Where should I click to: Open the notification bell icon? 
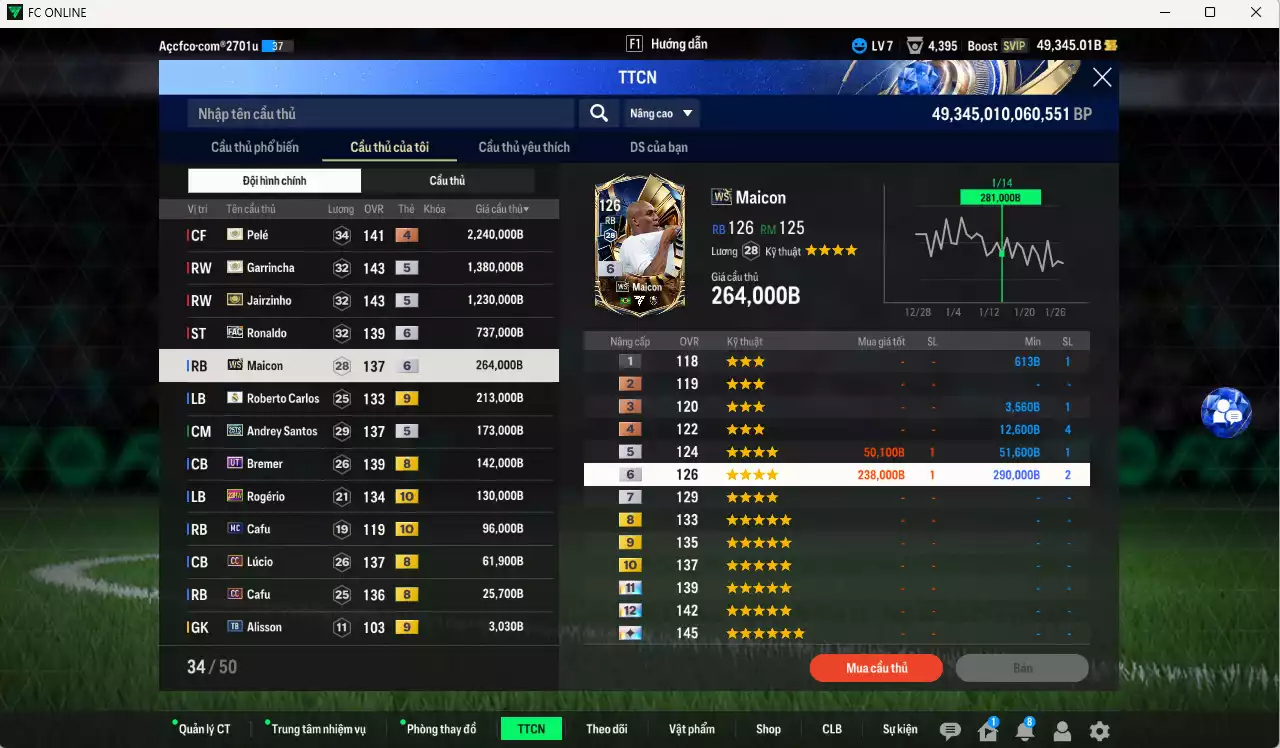1024,731
